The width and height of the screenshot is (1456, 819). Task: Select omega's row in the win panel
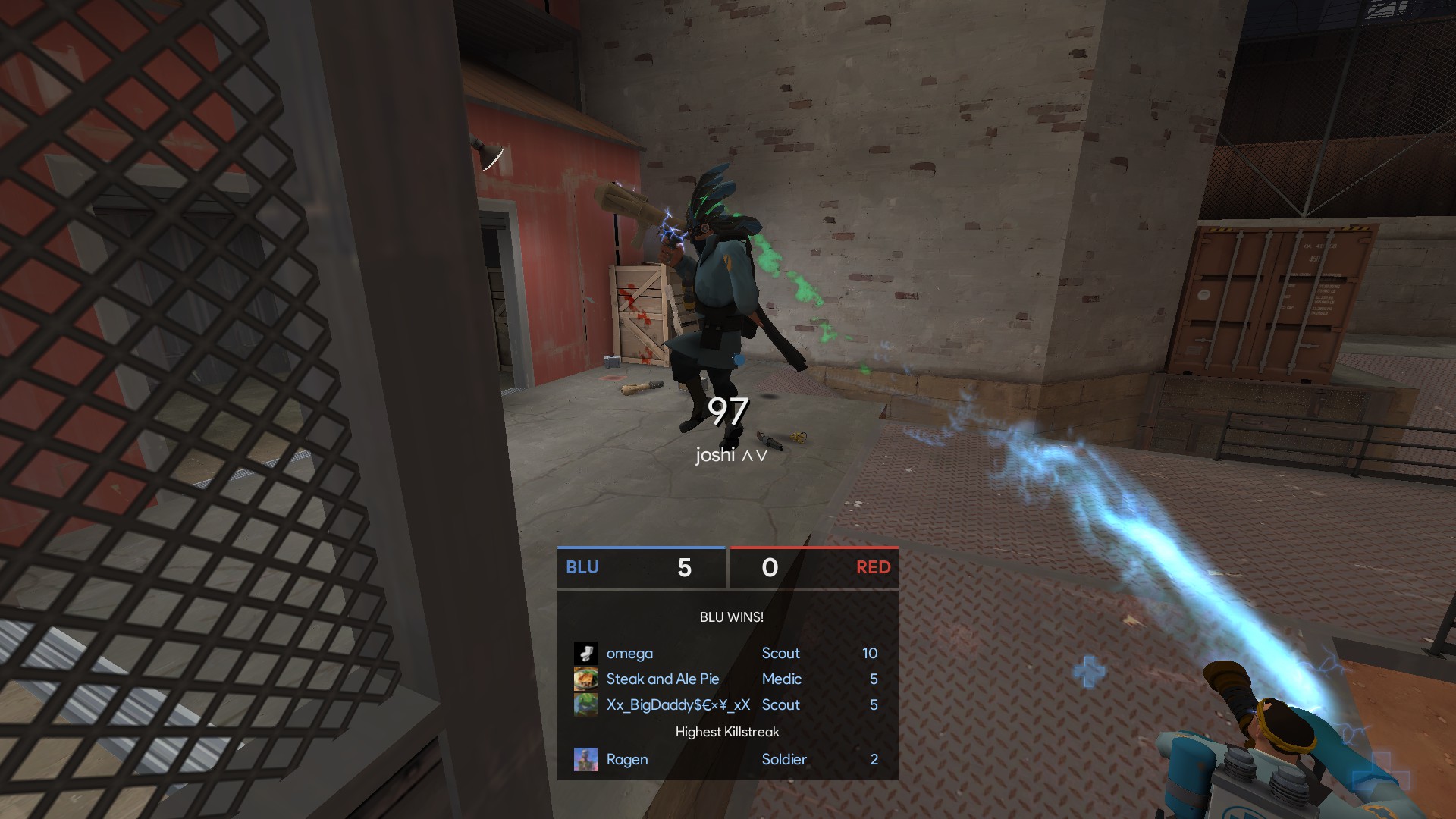(x=726, y=654)
